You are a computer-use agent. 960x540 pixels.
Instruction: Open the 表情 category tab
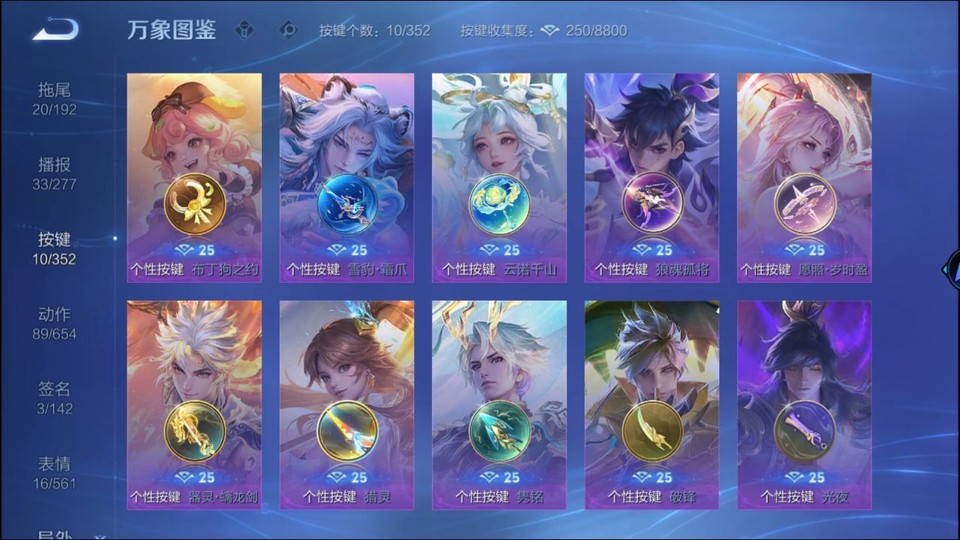54,472
